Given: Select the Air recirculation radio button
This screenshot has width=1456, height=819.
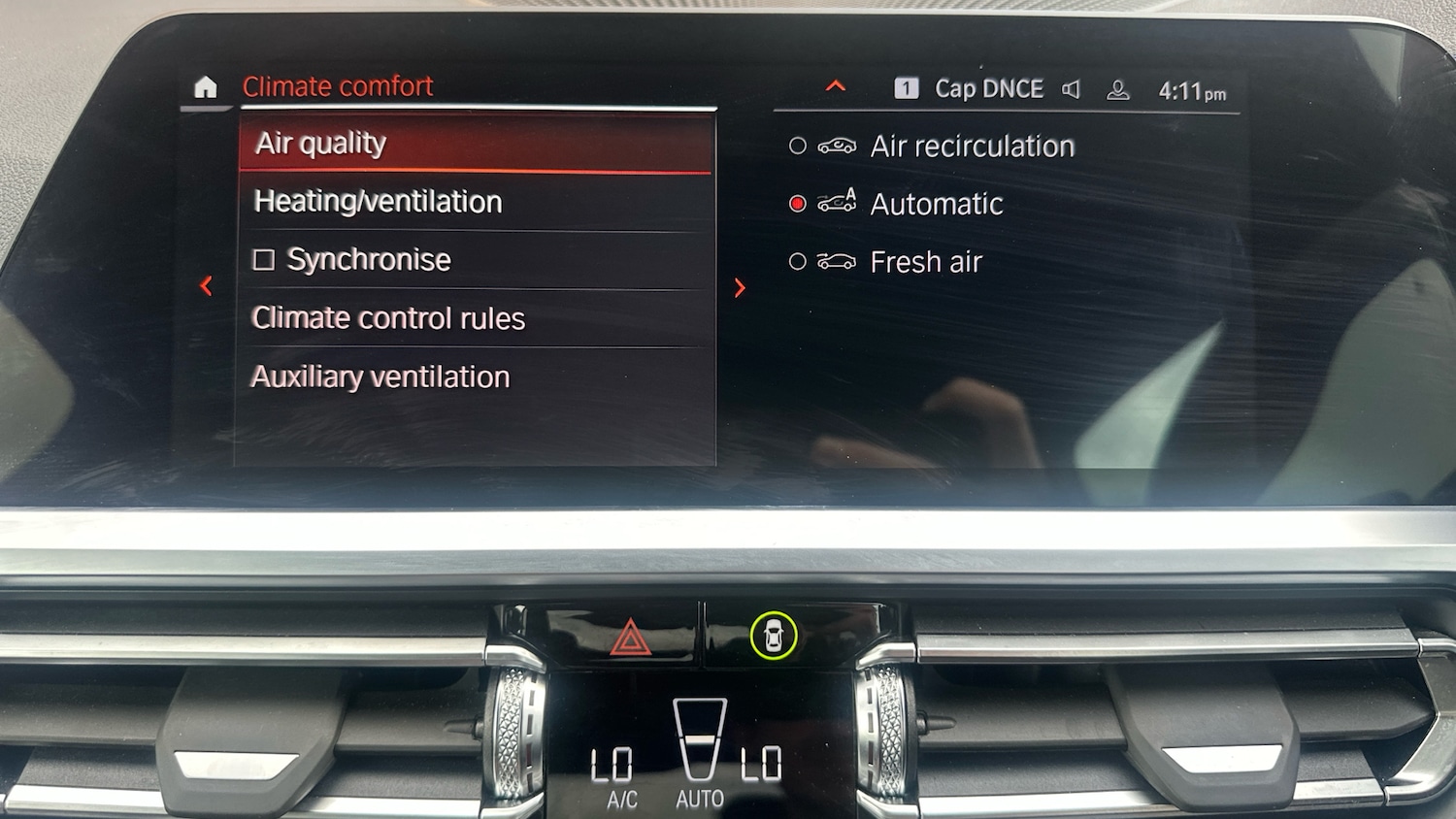Looking at the screenshot, I should (798, 146).
